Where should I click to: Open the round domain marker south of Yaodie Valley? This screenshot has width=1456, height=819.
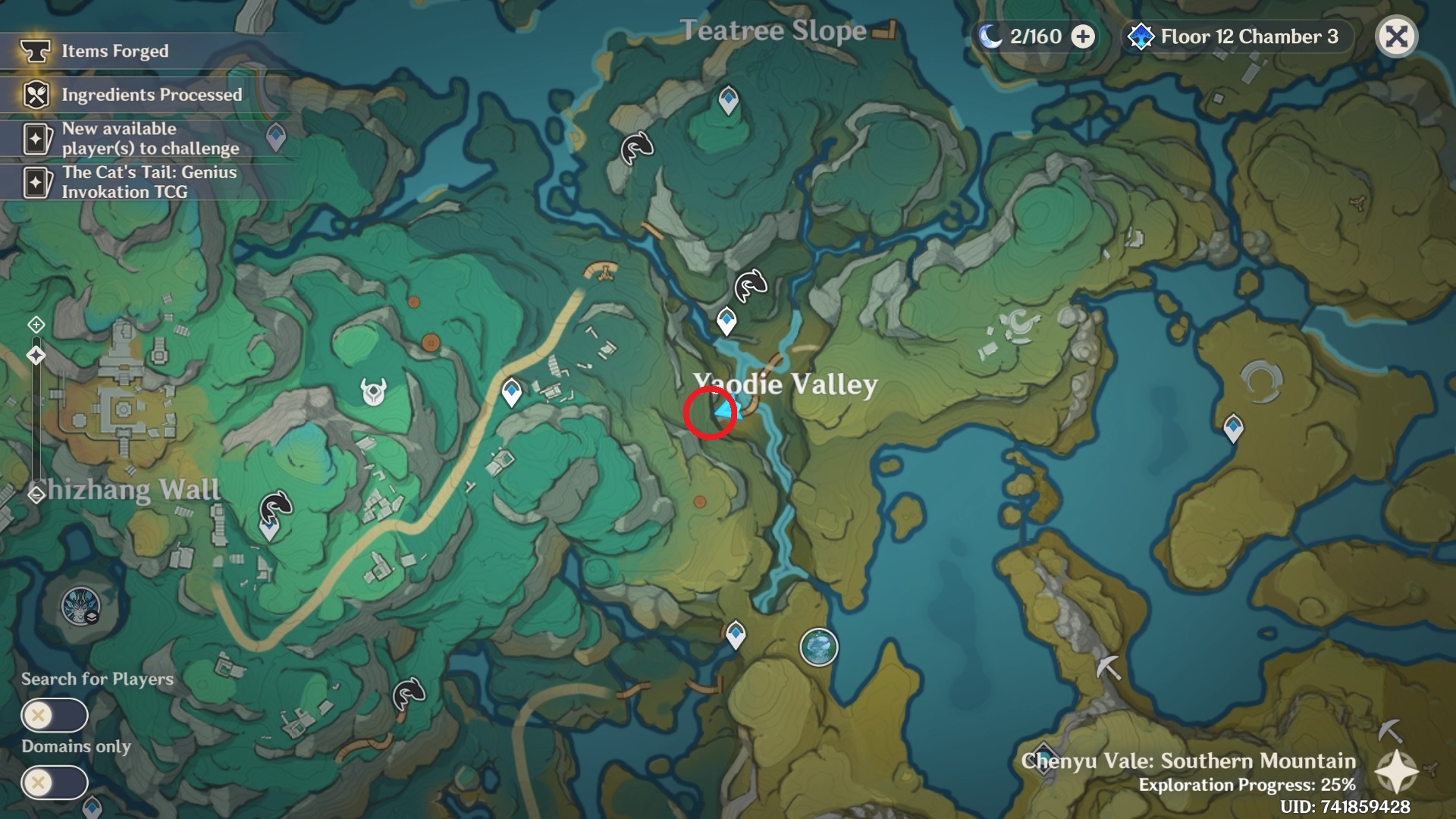coord(819,647)
